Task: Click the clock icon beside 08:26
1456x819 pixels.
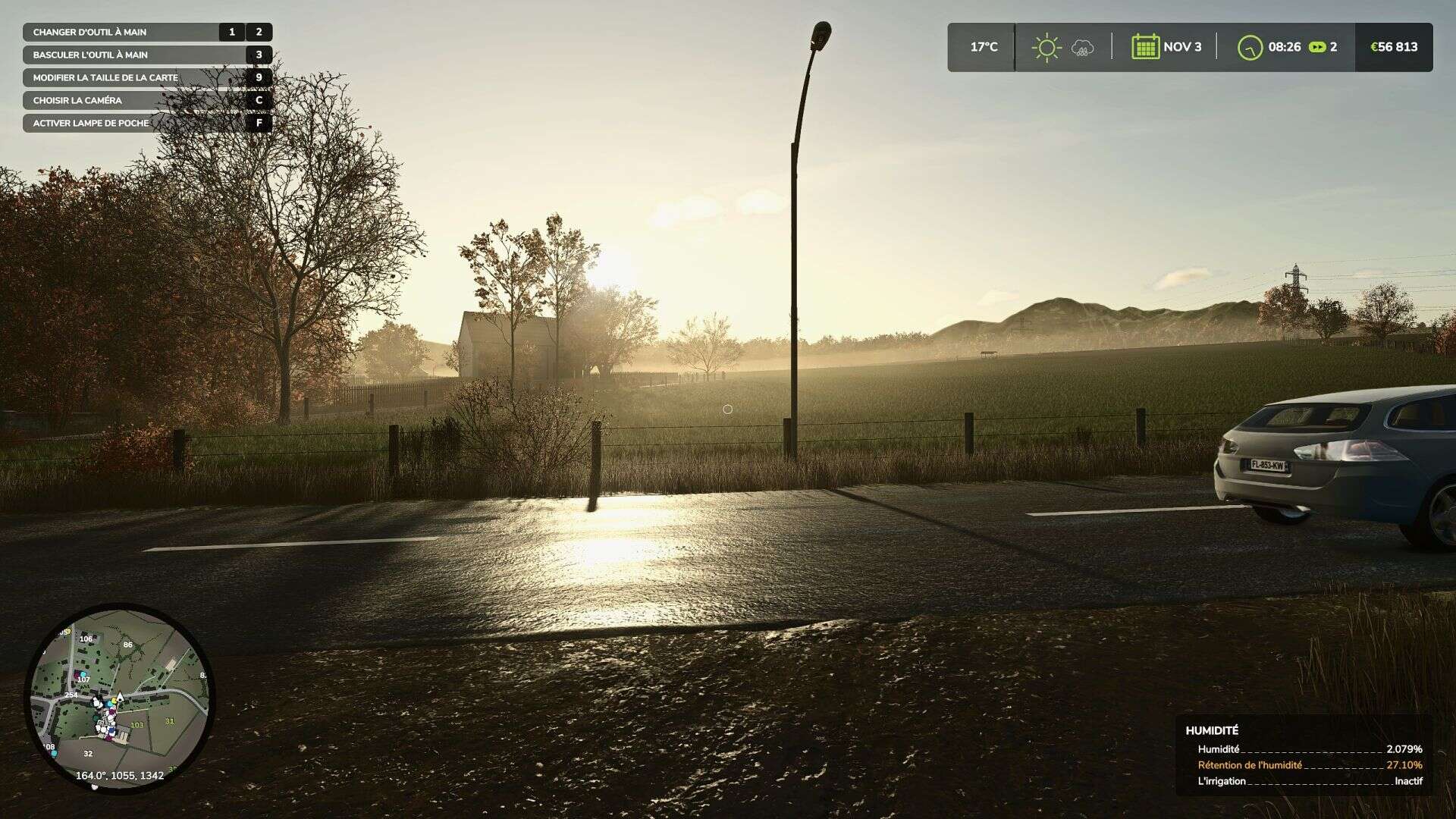Action: [1250, 48]
